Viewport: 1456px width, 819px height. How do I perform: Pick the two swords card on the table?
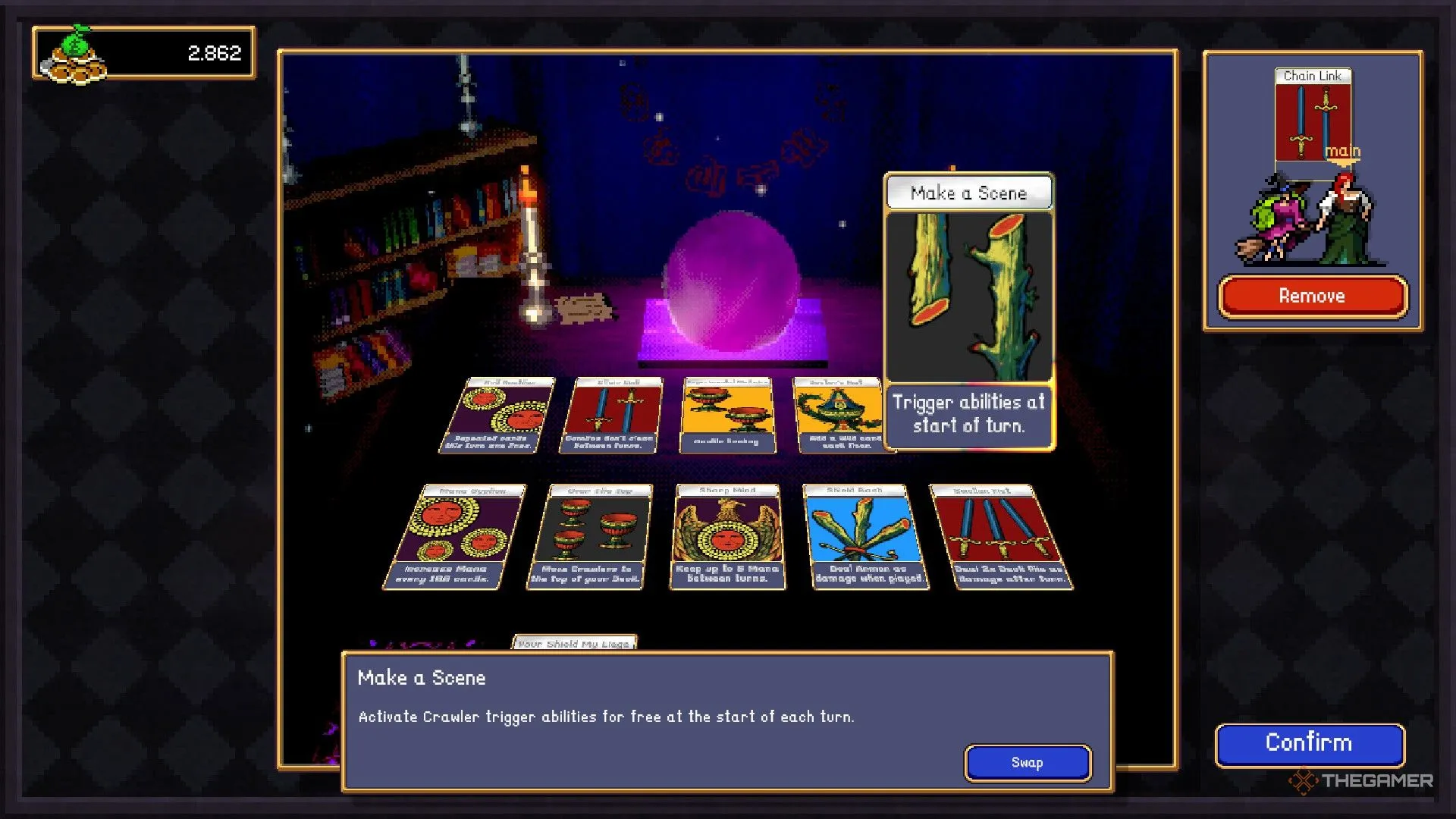click(x=611, y=416)
